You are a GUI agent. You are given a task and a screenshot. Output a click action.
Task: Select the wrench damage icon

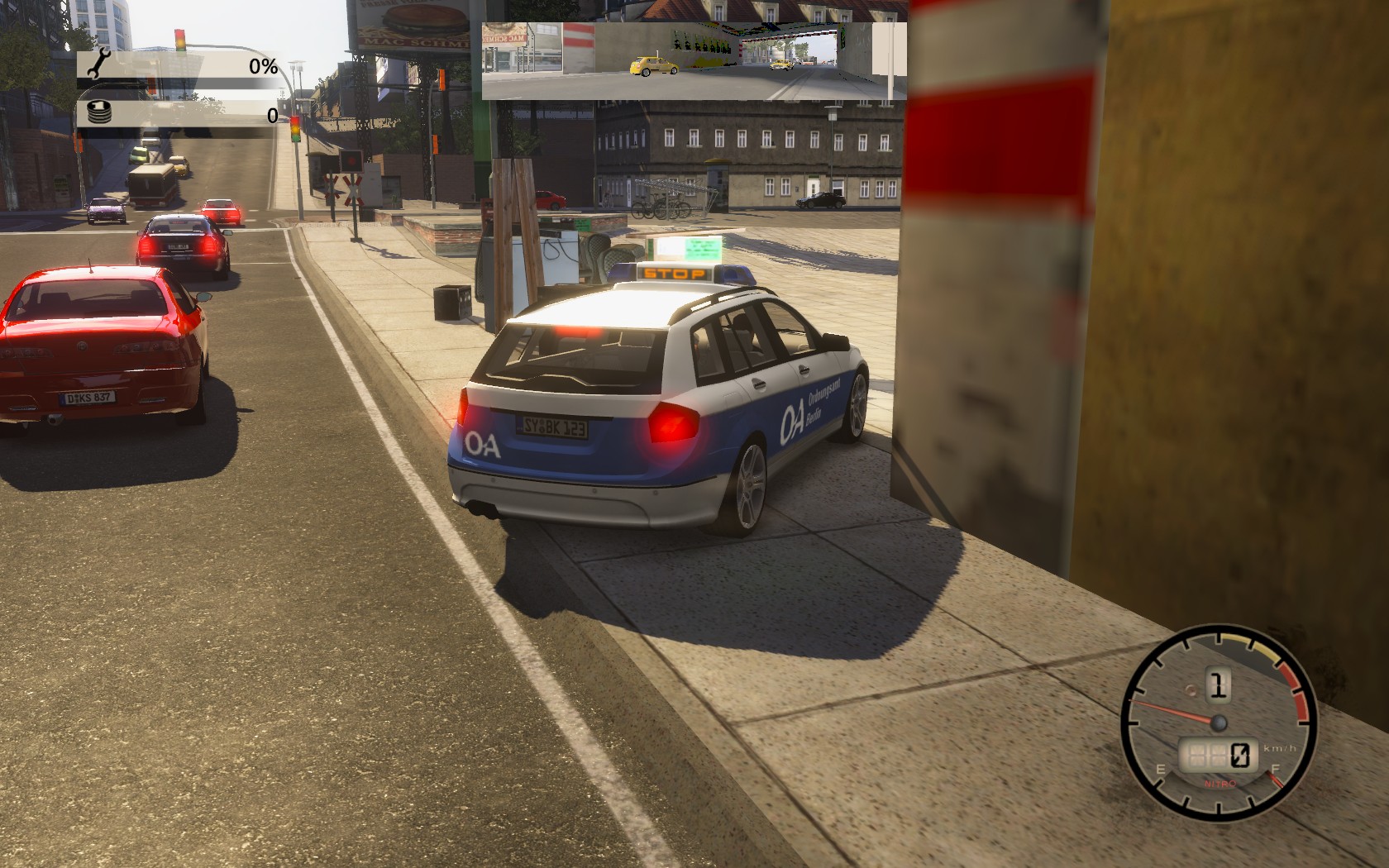point(101,63)
